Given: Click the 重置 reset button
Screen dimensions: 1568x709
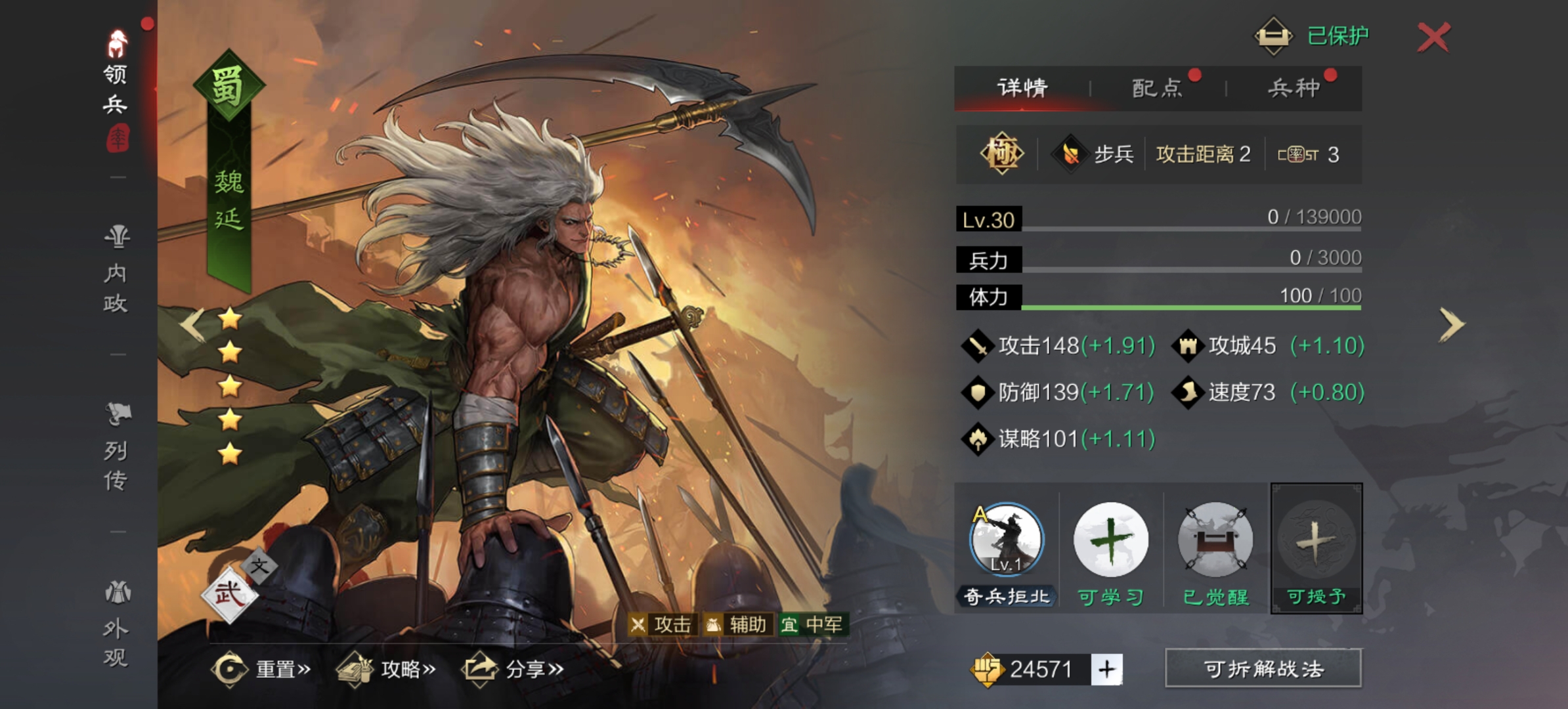Looking at the screenshot, I should (261, 669).
